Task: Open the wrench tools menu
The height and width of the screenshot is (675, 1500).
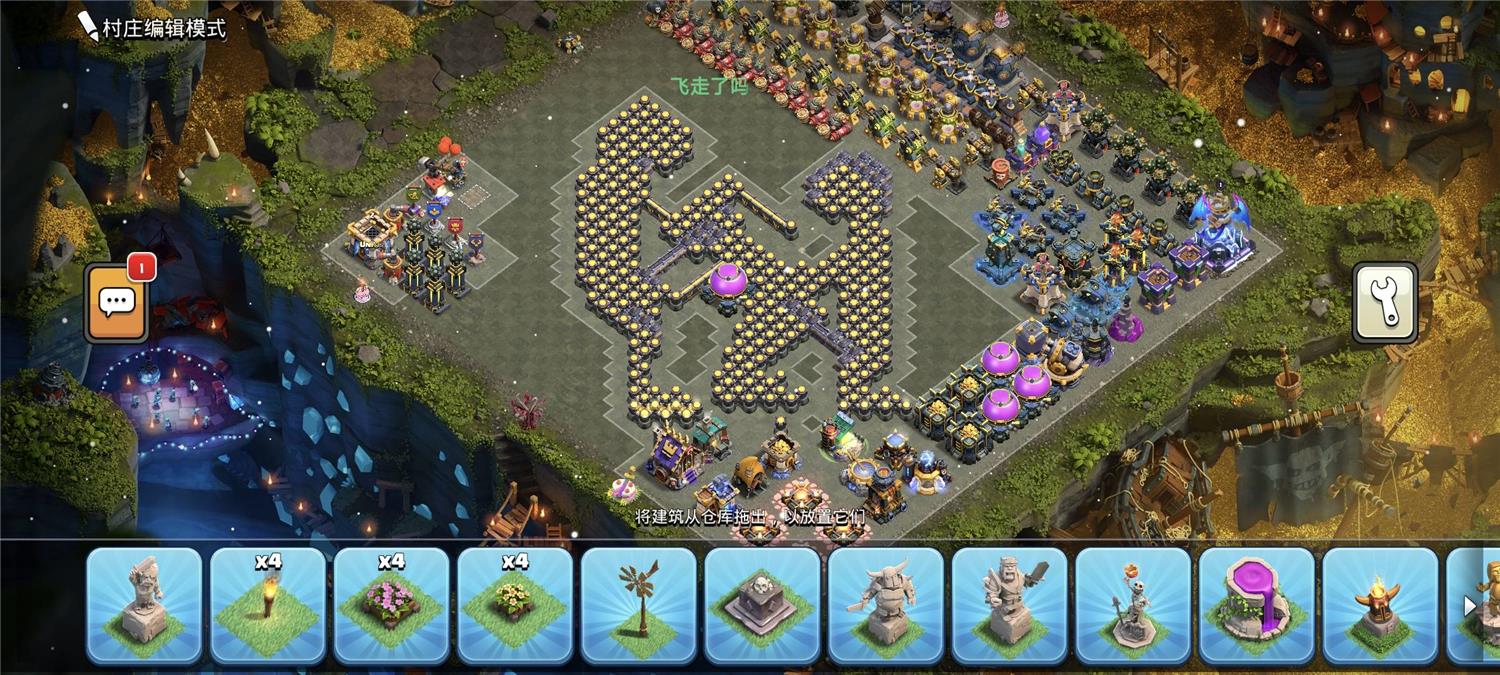Action: pos(1385,303)
